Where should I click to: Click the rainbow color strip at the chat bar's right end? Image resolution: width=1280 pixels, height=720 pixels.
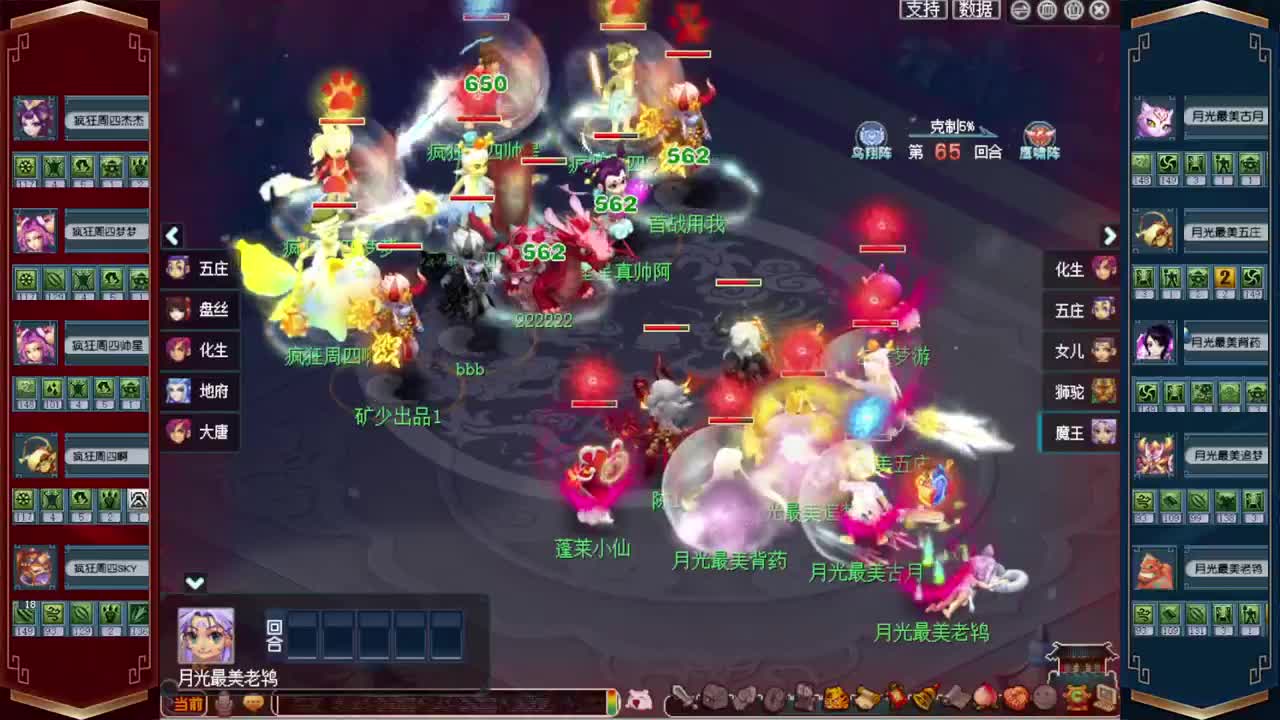click(x=612, y=700)
